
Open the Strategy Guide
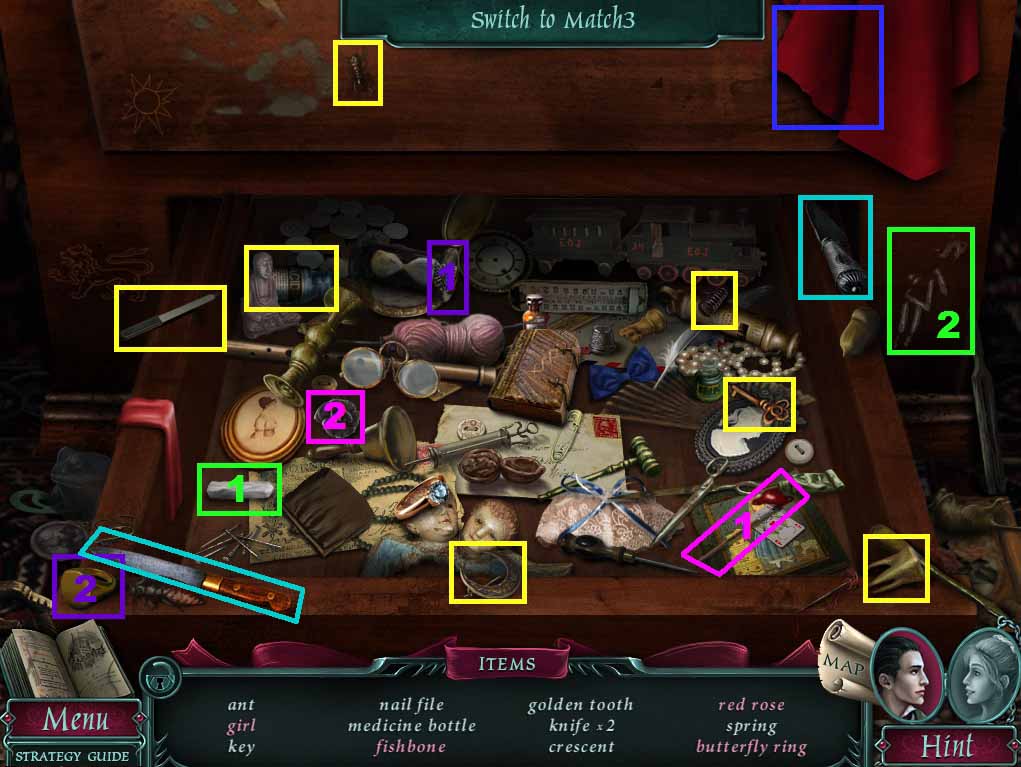point(72,756)
